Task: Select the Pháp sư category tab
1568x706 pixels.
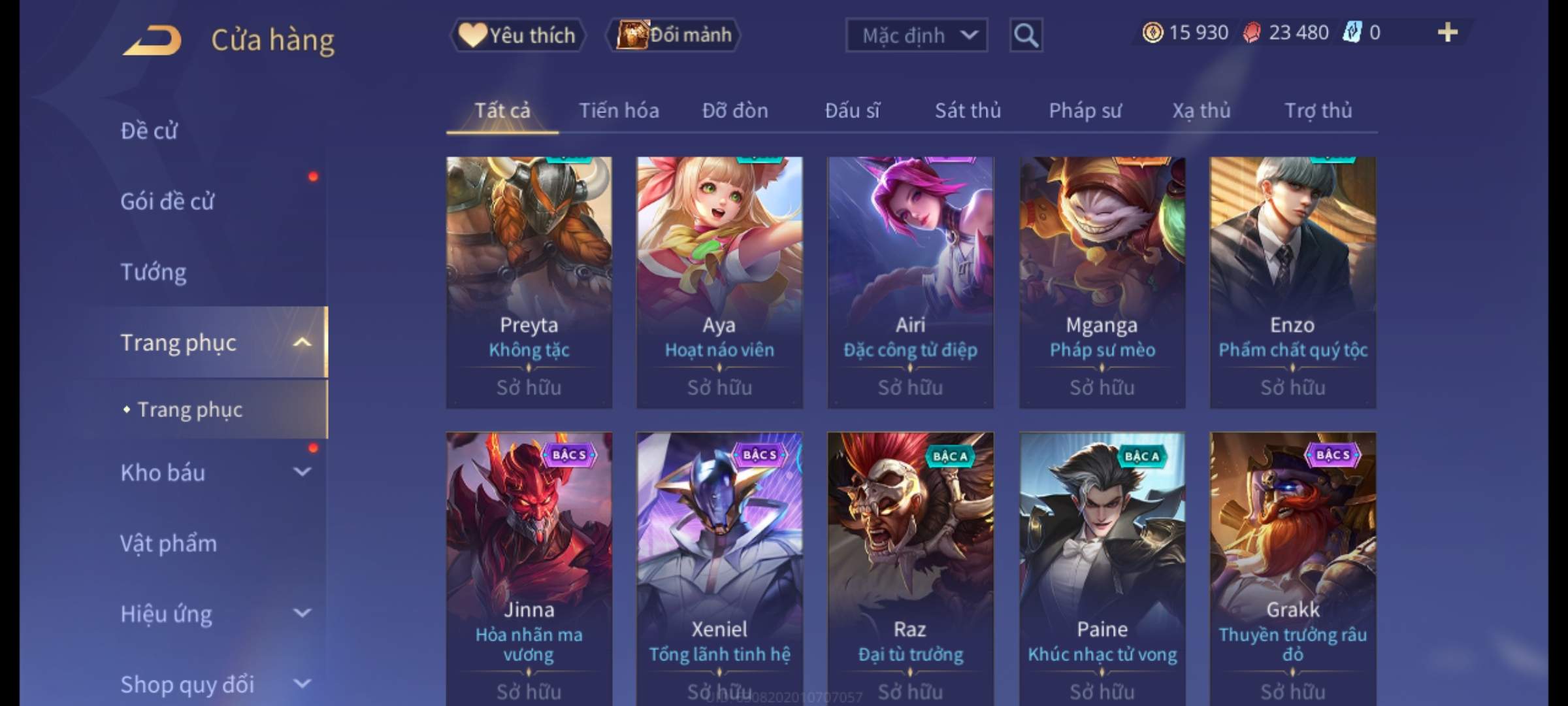Action: 1085,110
